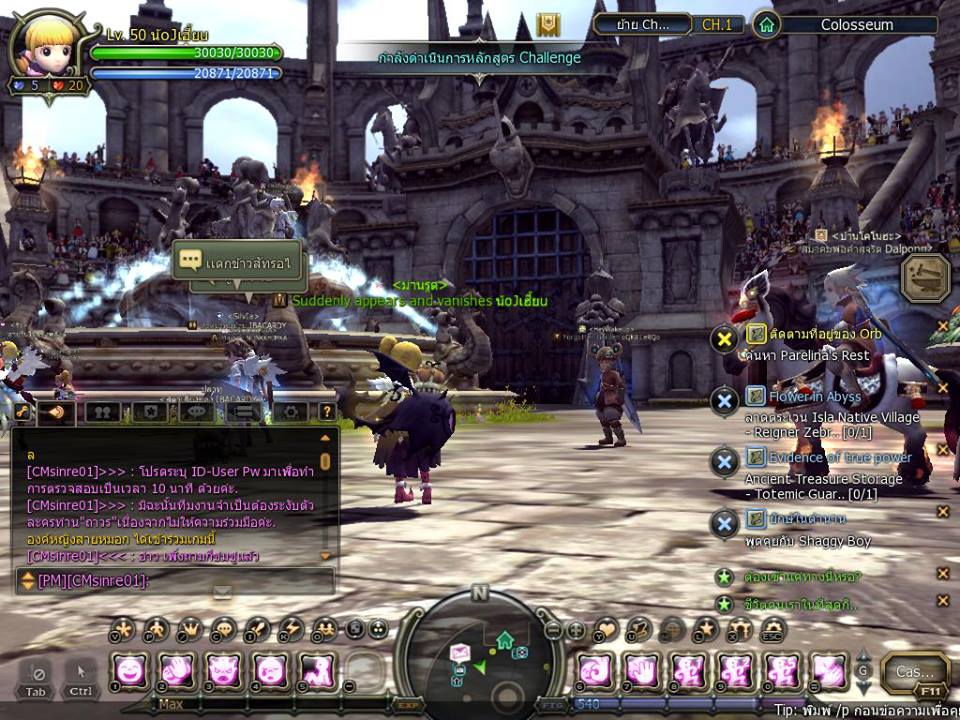This screenshot has height=720, width=960.
Task: Open the anvil crafting icon
Action: coord(925,277)
